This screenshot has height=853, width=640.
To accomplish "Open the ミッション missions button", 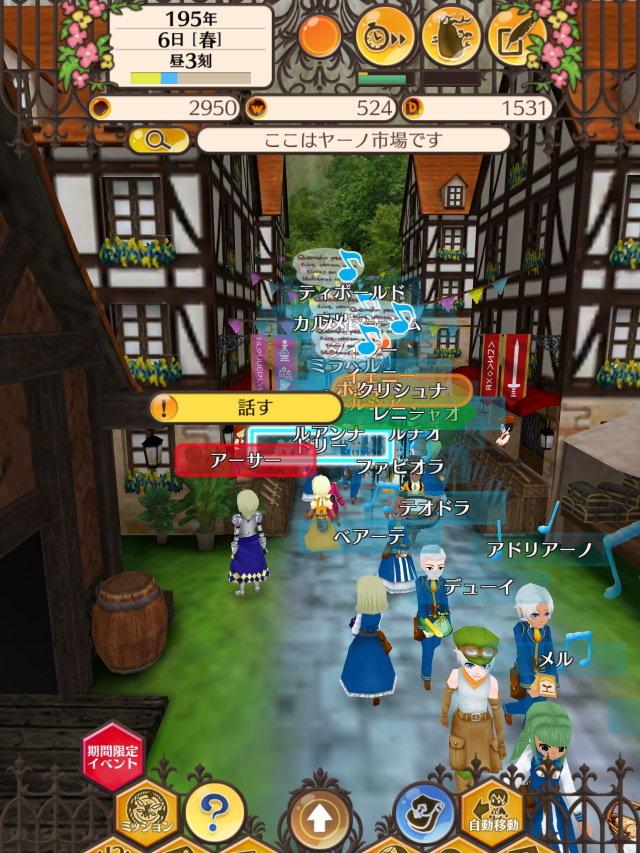I will pos(147,810).
